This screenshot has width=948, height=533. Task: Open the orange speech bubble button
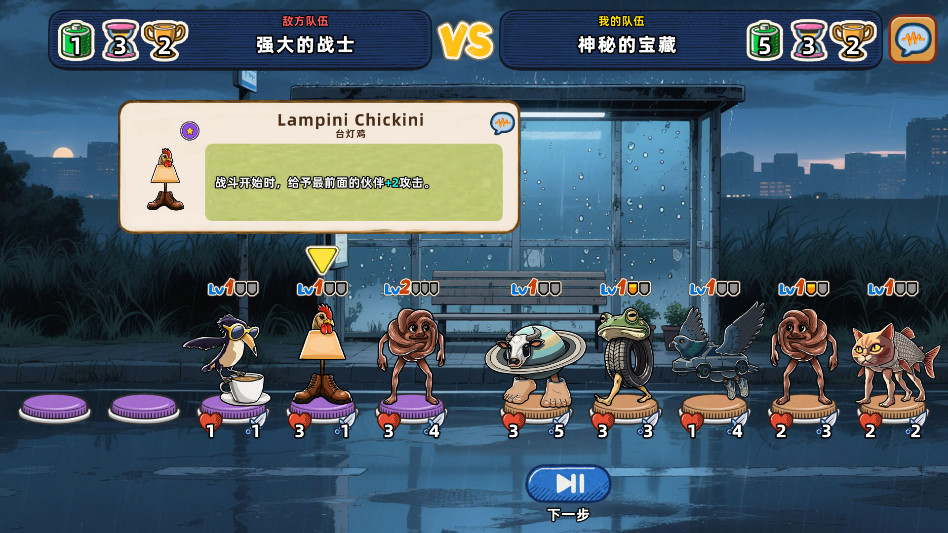click(x=911, y=40)
